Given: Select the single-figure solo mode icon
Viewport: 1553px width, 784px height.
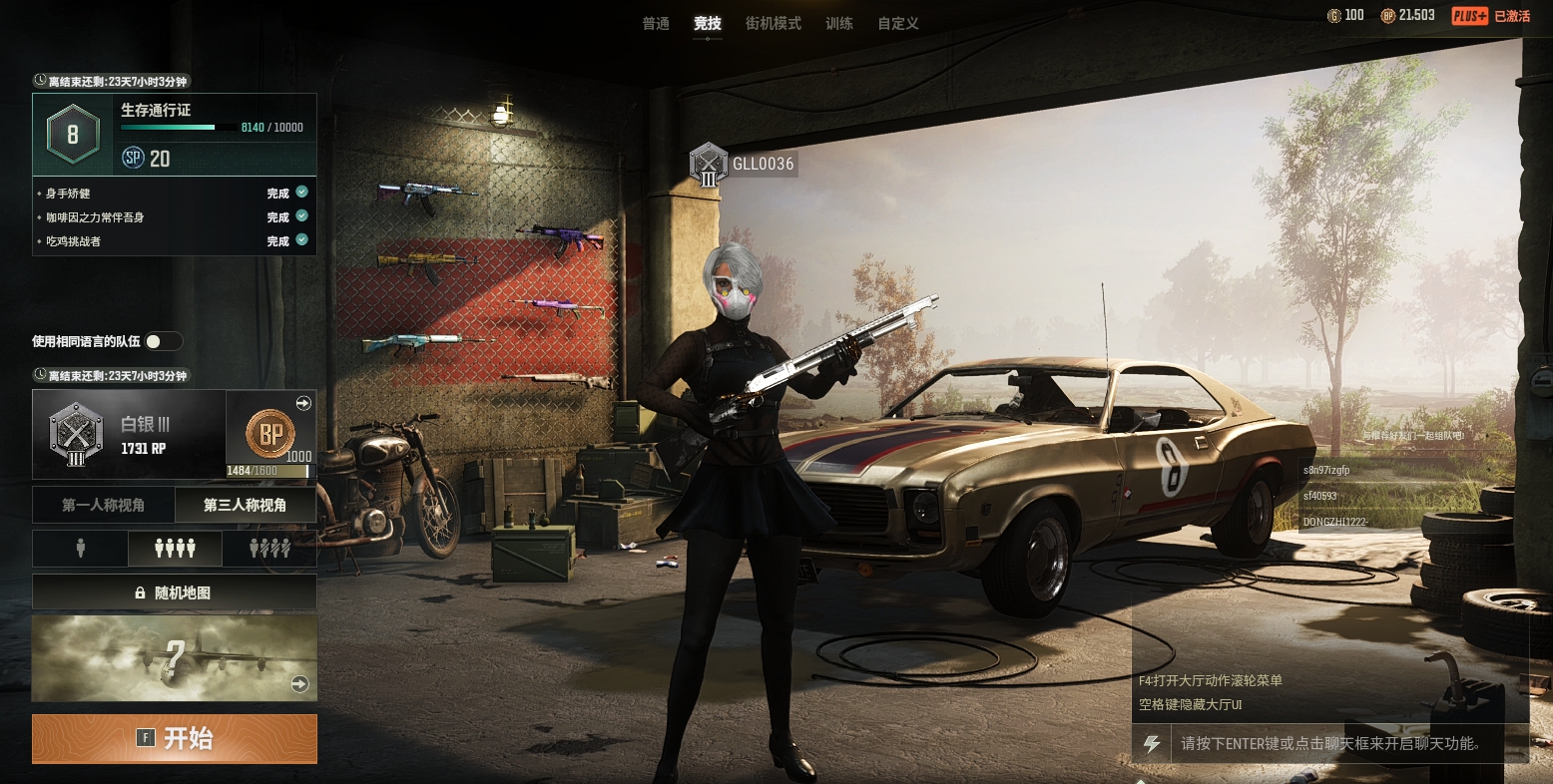Looking at the screenshot, I should click(x=81, y=549).
